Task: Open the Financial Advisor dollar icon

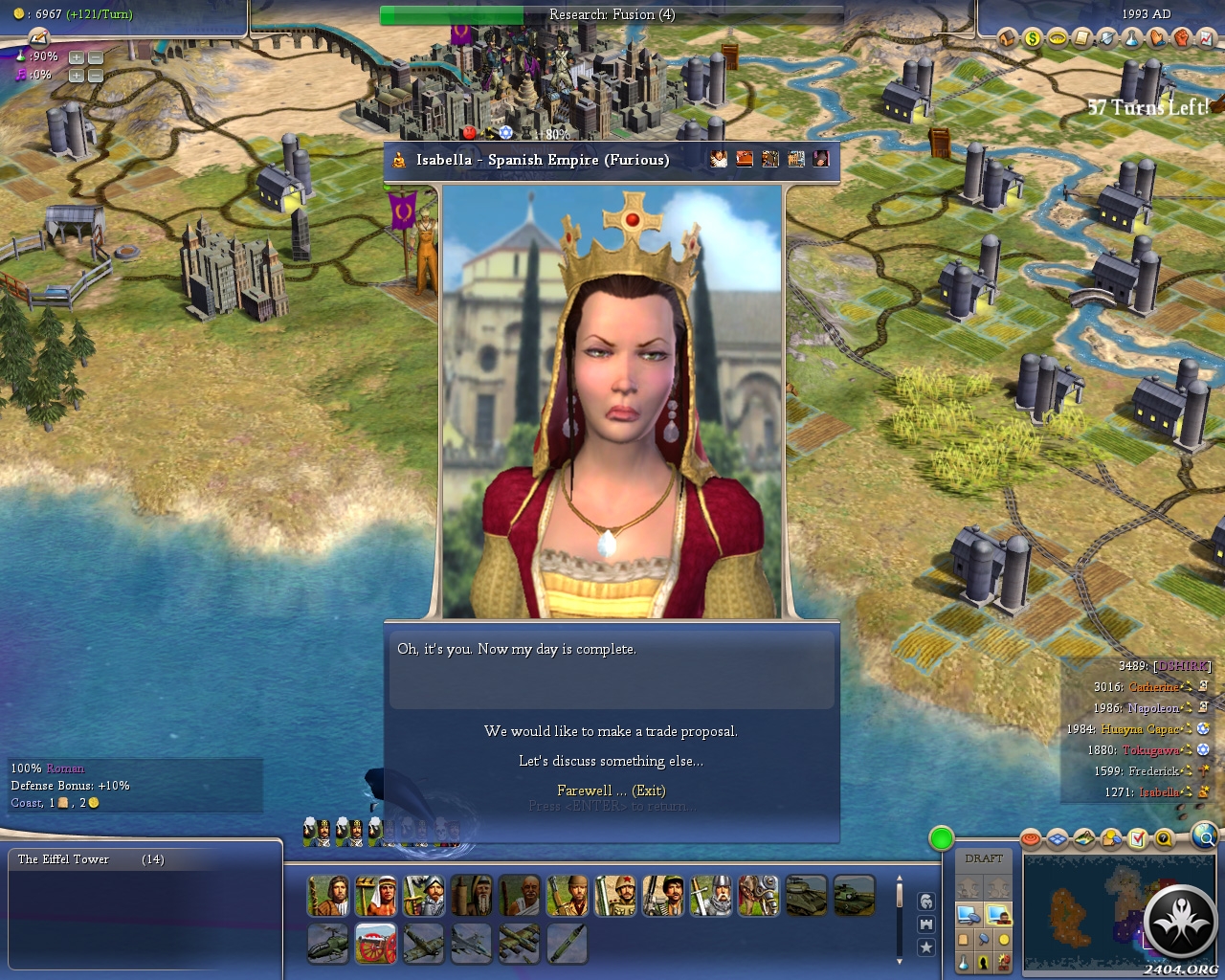Action: click(1033, 38)
